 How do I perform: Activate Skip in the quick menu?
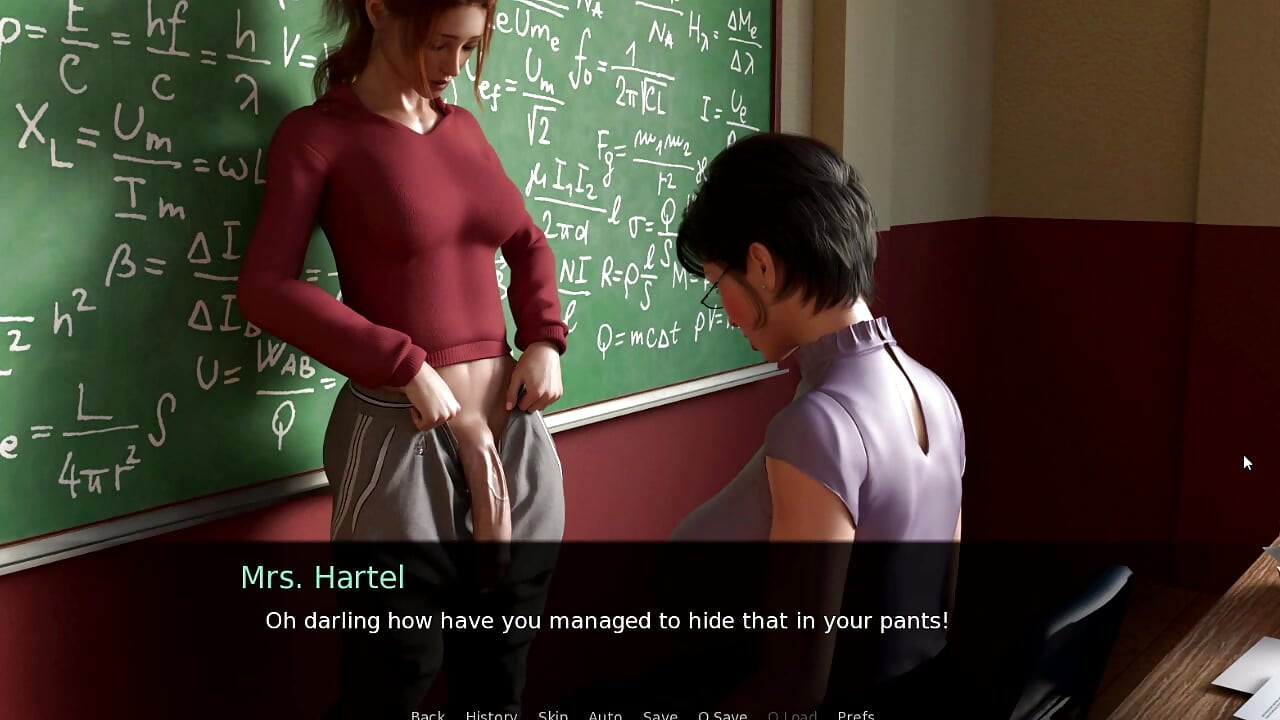click(x=553, y=715)
